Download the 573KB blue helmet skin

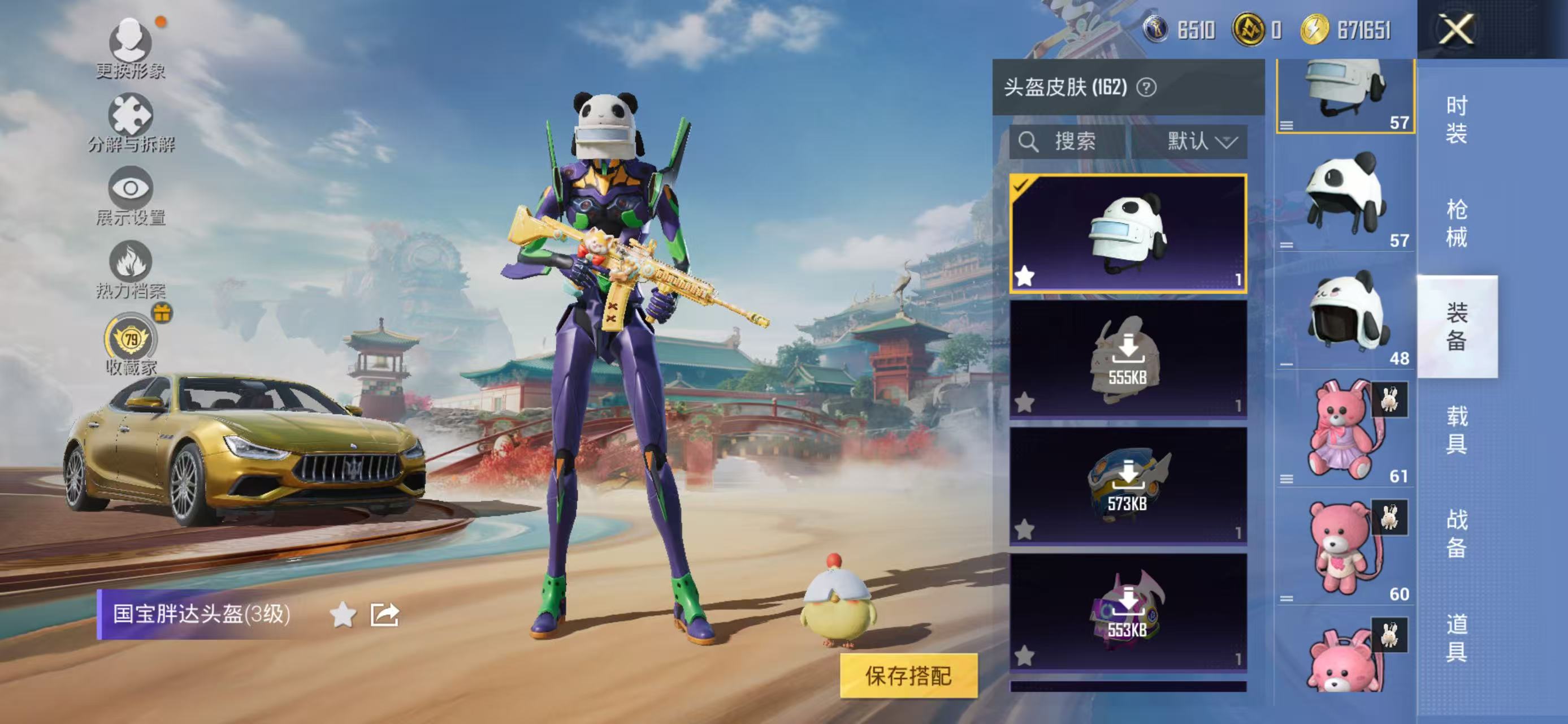pyautogui.click(x=1127, y=485)
